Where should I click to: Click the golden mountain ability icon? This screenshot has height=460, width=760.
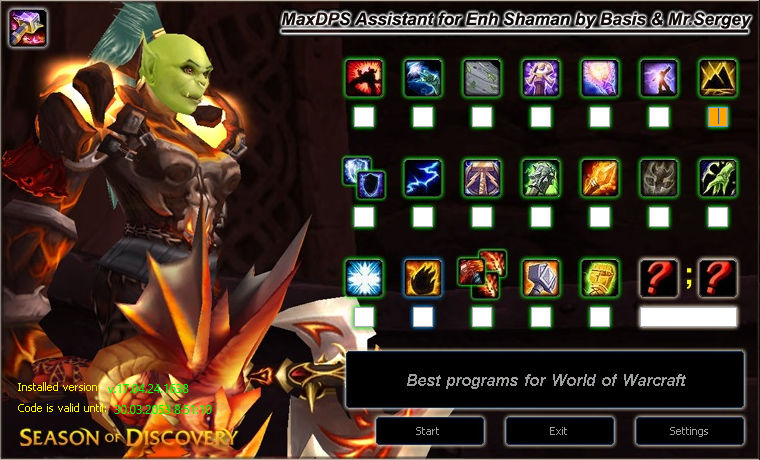pyautogui.click(x=718, y=78)
